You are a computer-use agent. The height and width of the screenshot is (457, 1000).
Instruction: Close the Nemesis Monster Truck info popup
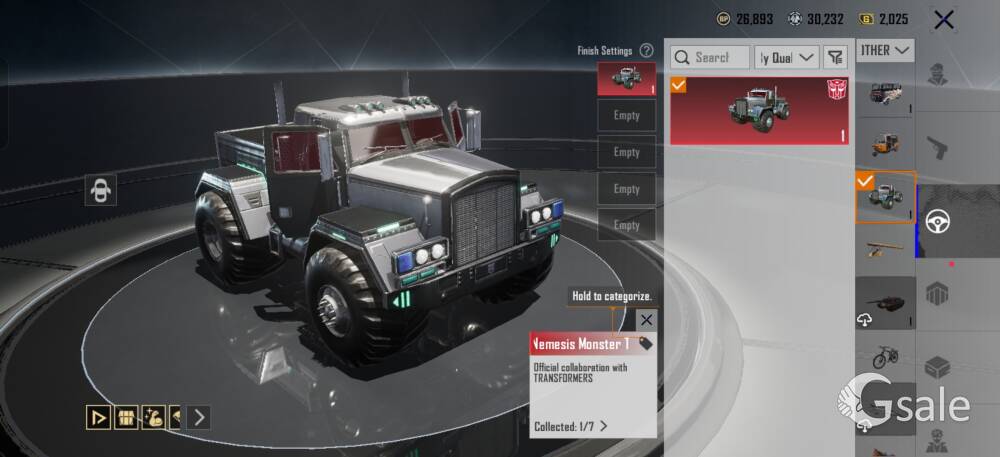click(x=647, y=320)
